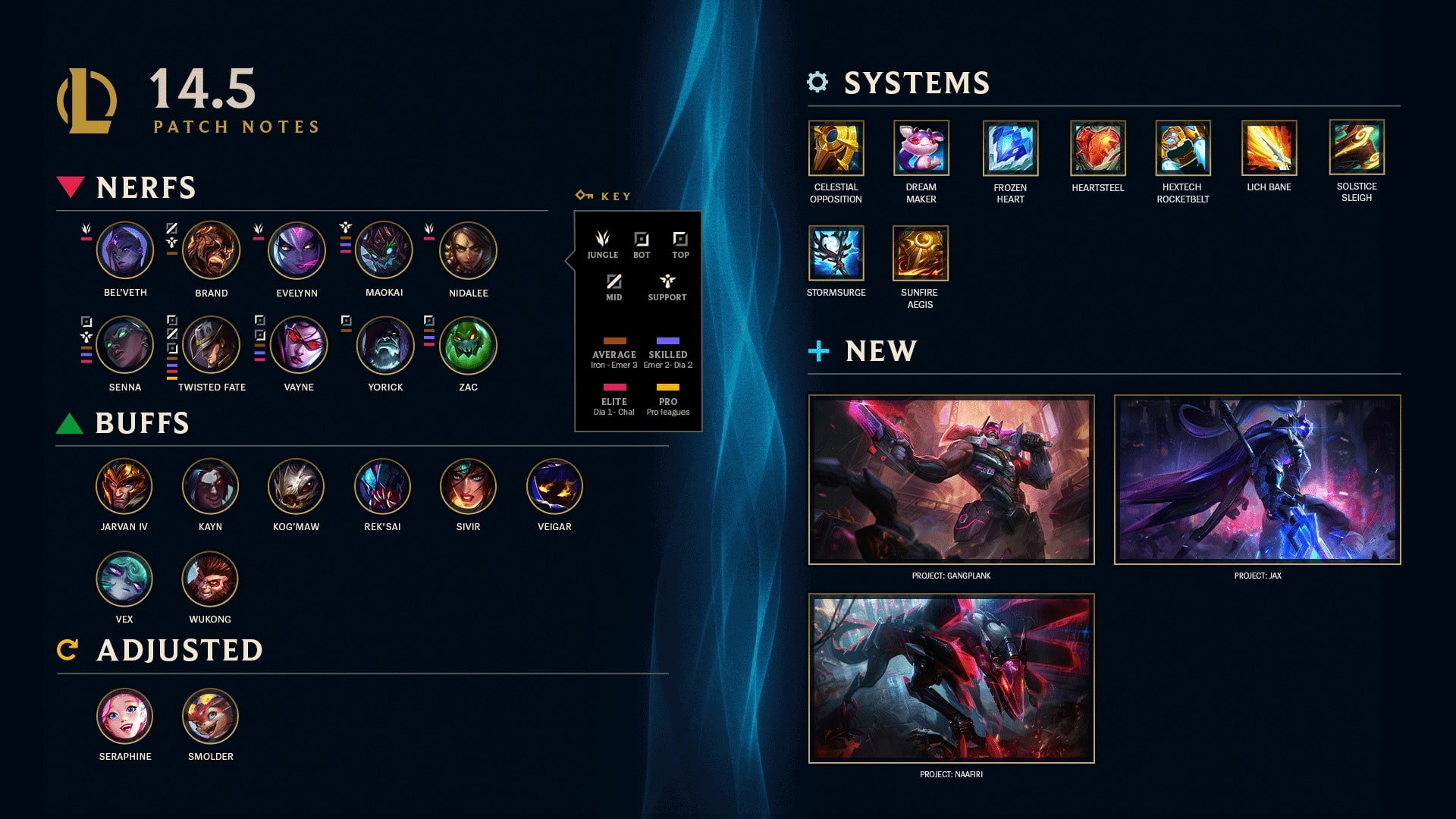This screenshot has width=1456, height=819.
Task: Select the Bel'Veth champion portrait
Action: [x=125, y=250]
